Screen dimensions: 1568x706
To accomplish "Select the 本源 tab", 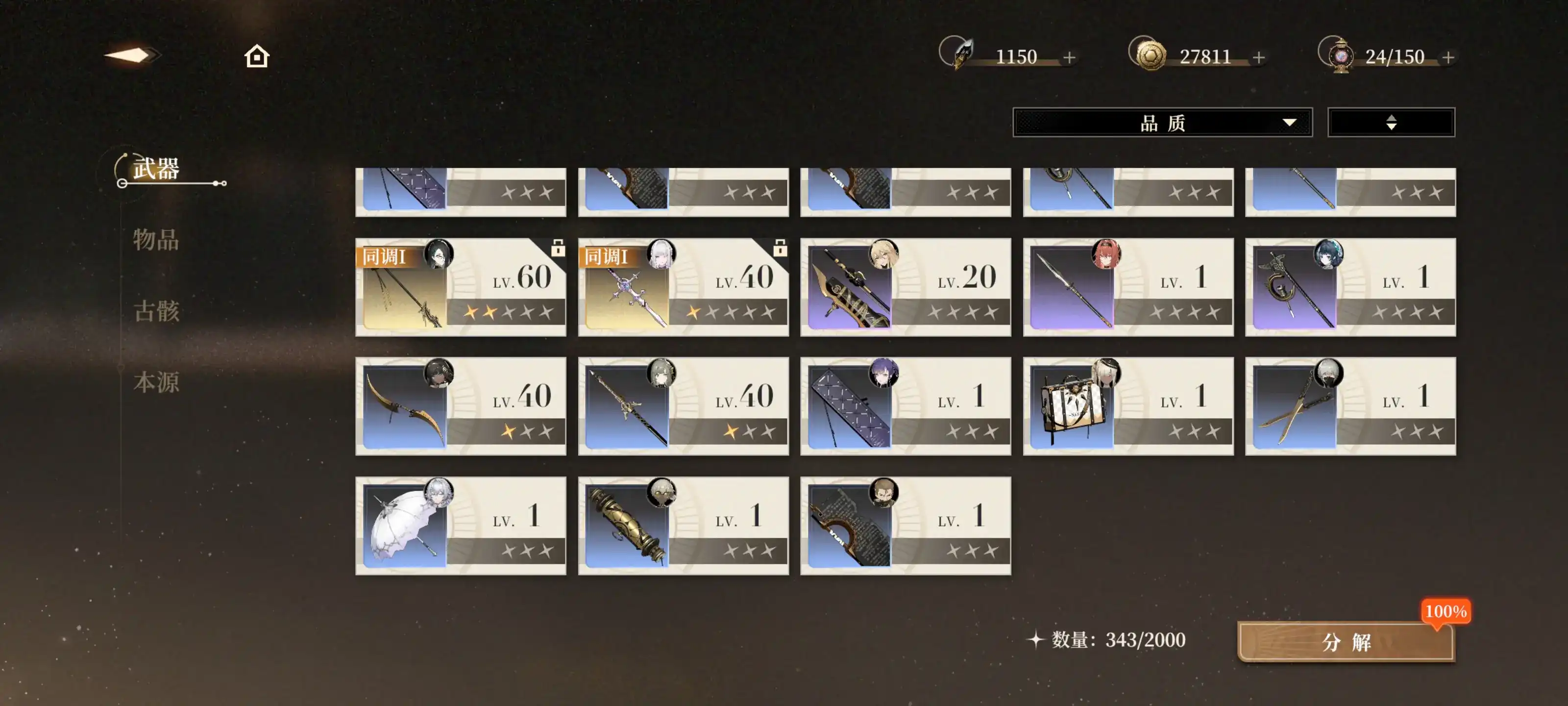I will tap(156, 382).
